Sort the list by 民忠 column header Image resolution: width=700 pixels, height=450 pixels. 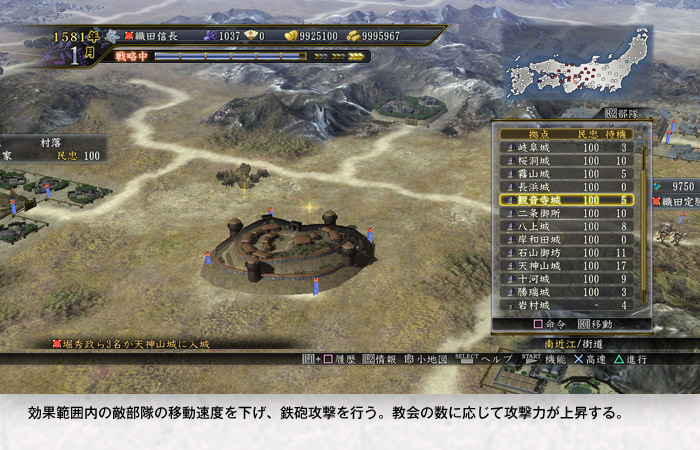click(x=588, y=134)
